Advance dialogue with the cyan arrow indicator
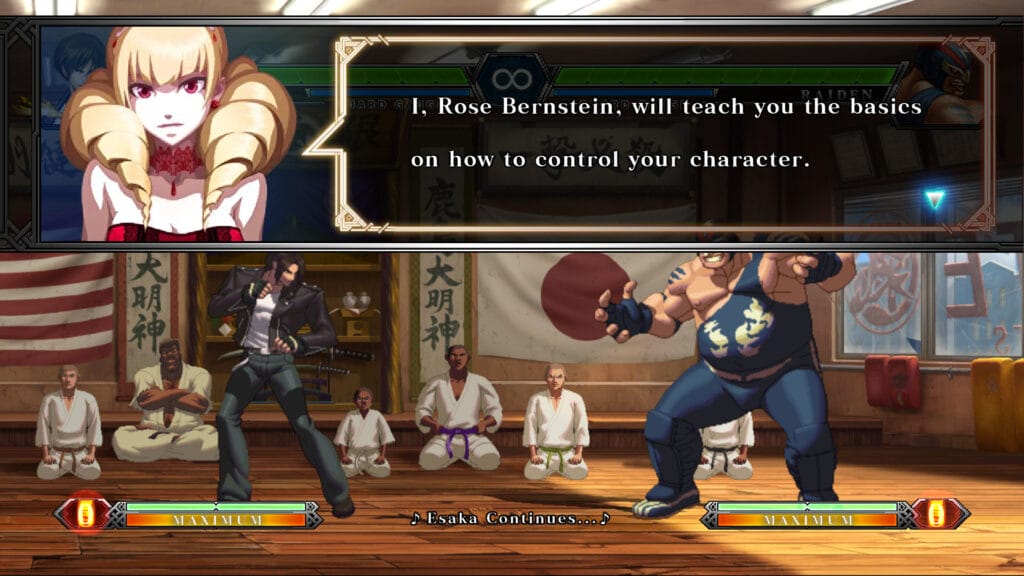1024x576 pixels. coord(934,200)
